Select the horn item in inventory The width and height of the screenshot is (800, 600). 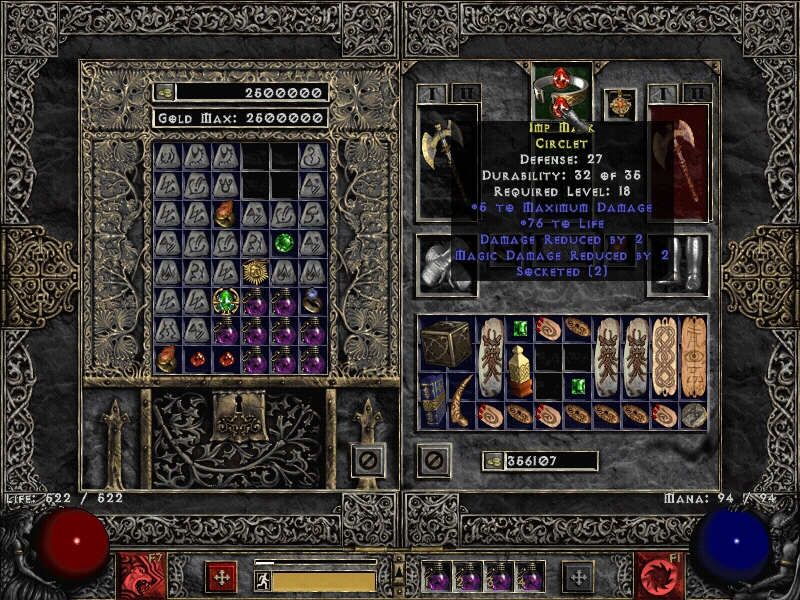461,400
